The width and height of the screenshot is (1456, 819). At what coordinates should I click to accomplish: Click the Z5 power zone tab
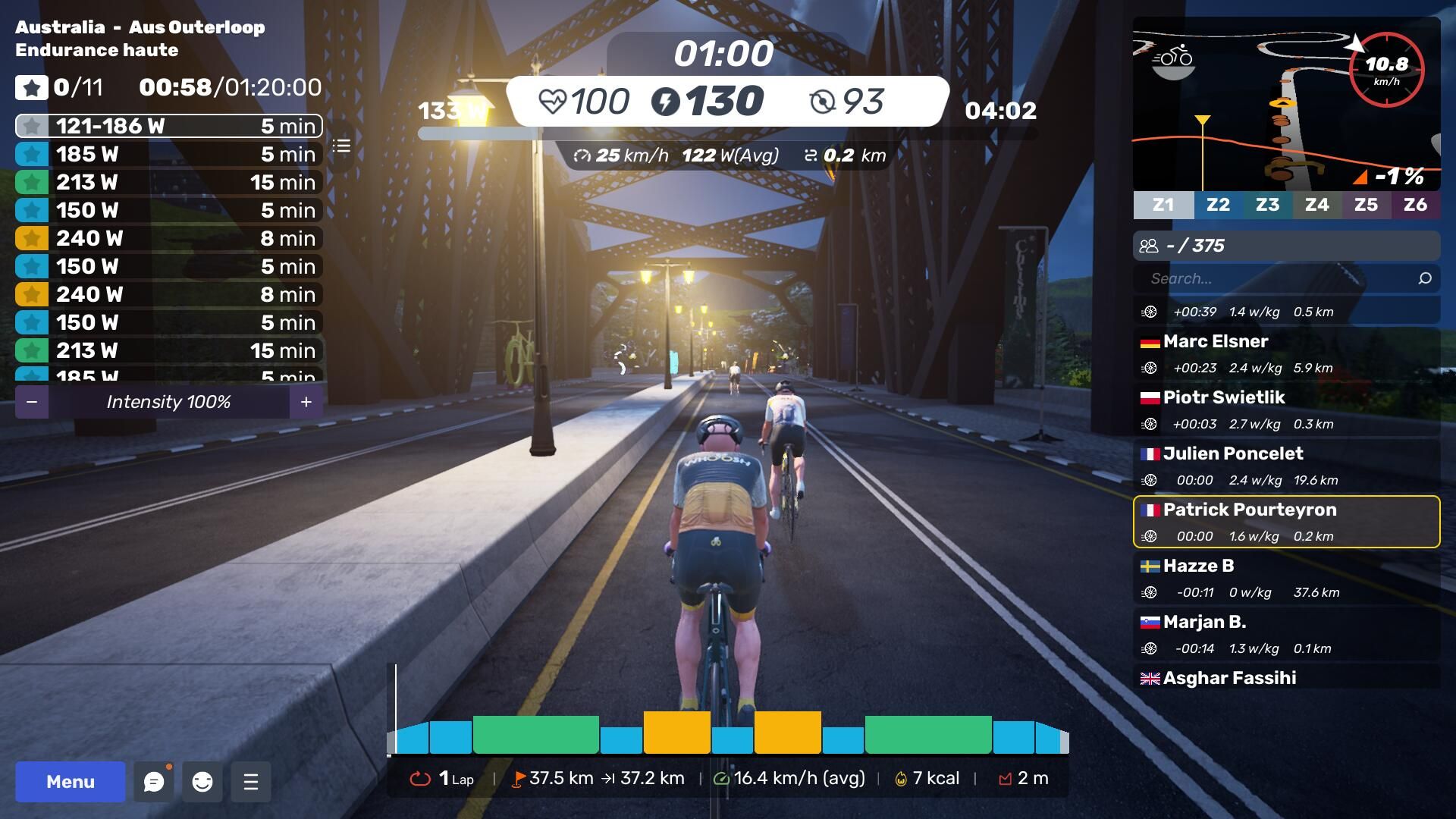pyautogui.click(x=1366, y=205)
